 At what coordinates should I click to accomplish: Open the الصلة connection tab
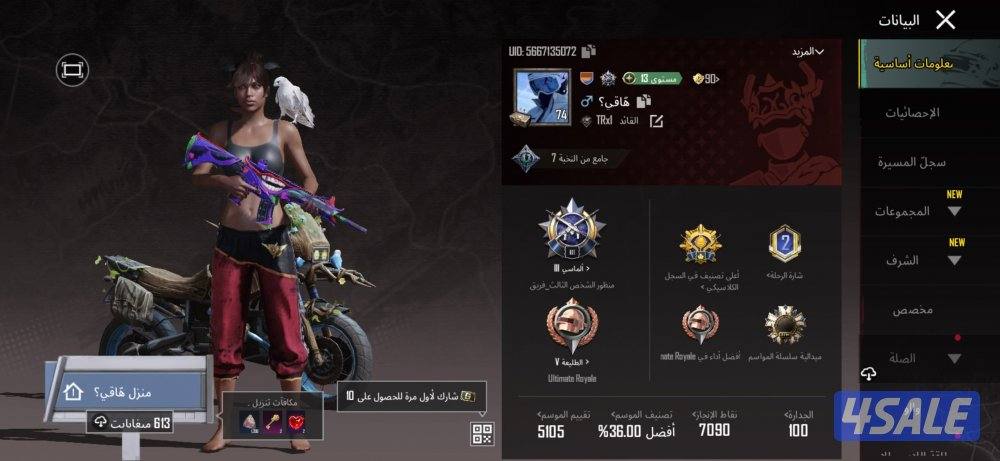coord(911,358)
